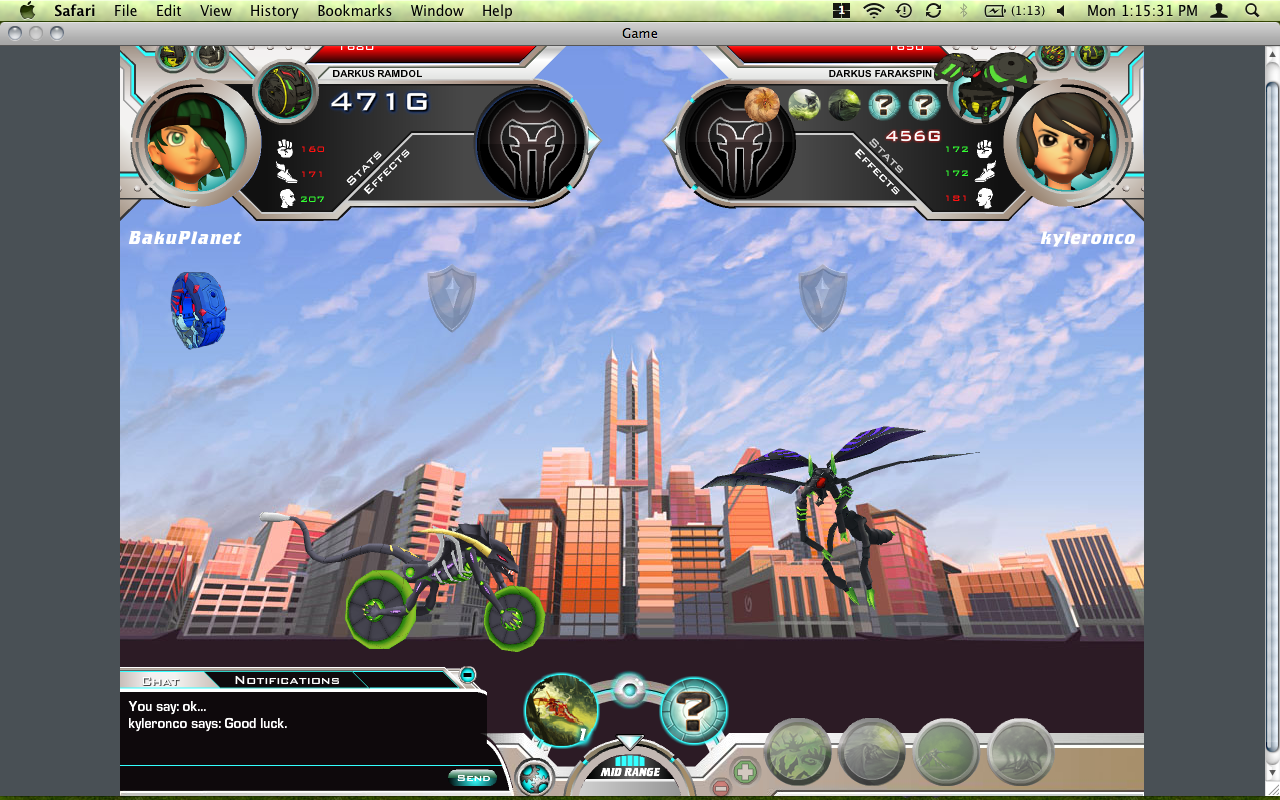Select the red dragon ability card

pyautogui.click(x=562, y=710)
